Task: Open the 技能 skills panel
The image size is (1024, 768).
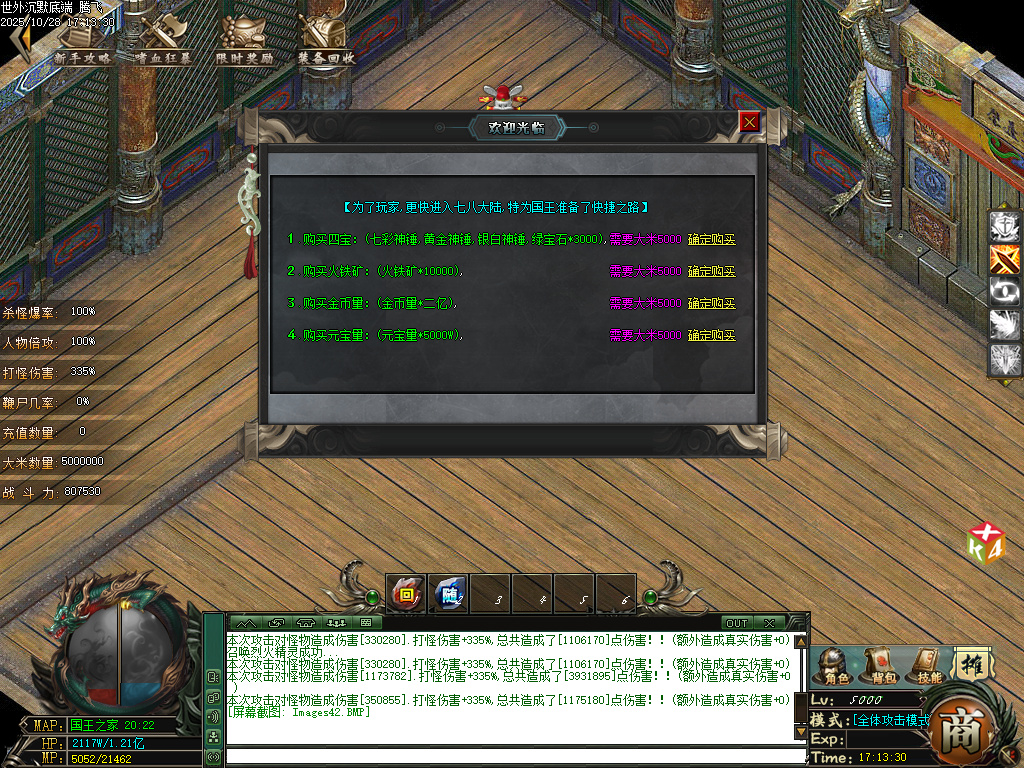Action: pos(928,666)
